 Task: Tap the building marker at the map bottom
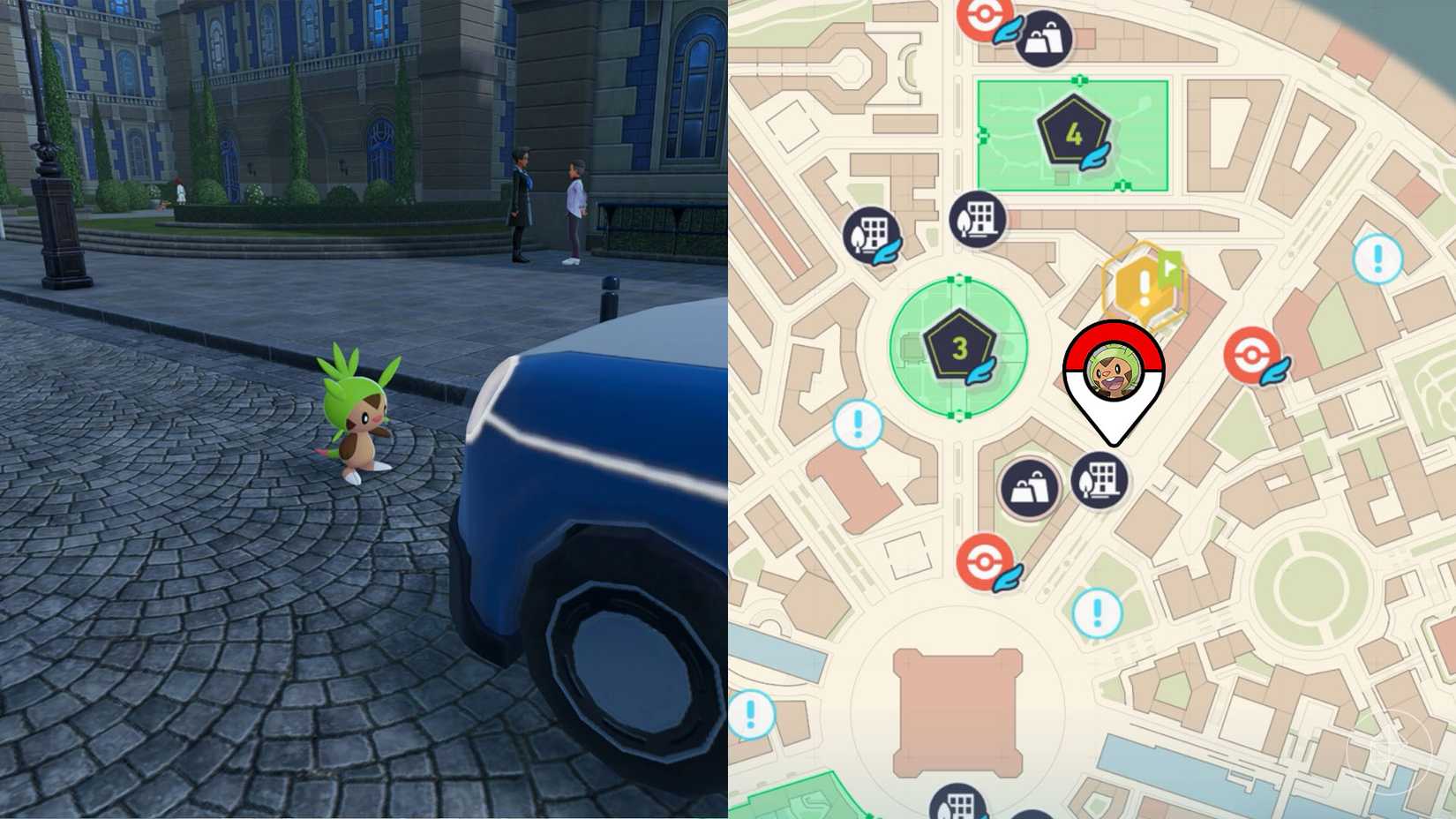click(x=956, y=805)
